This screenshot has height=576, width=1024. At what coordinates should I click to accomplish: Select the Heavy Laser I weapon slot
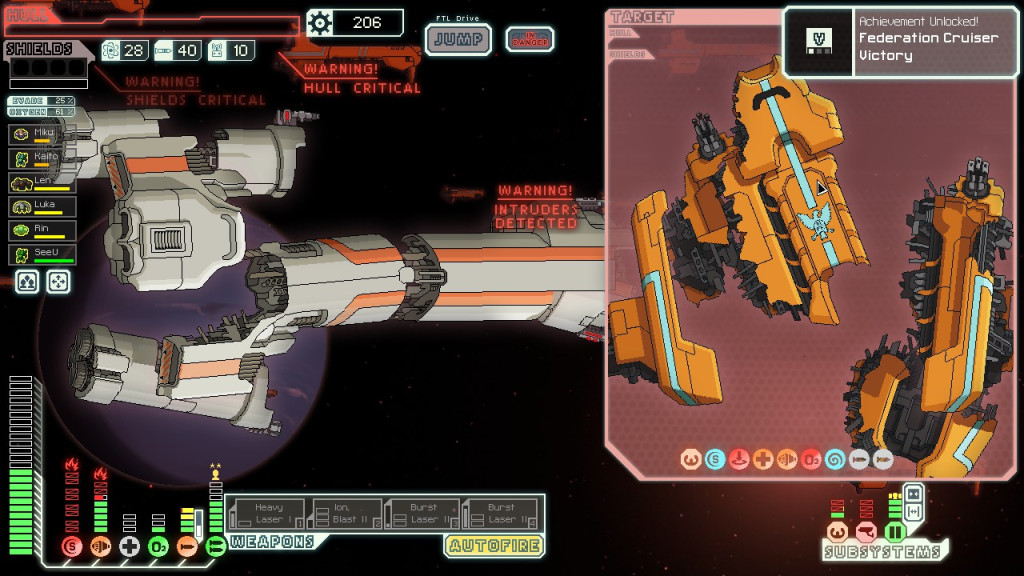[267, 514]
